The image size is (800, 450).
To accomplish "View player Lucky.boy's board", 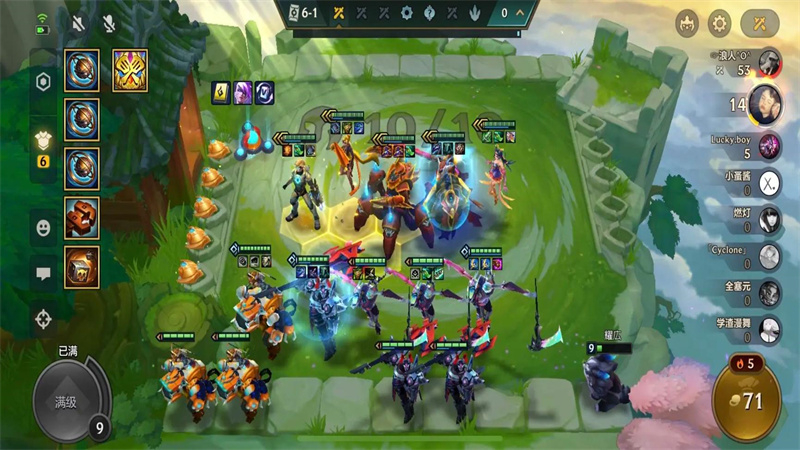I will [x=769, y=146].
